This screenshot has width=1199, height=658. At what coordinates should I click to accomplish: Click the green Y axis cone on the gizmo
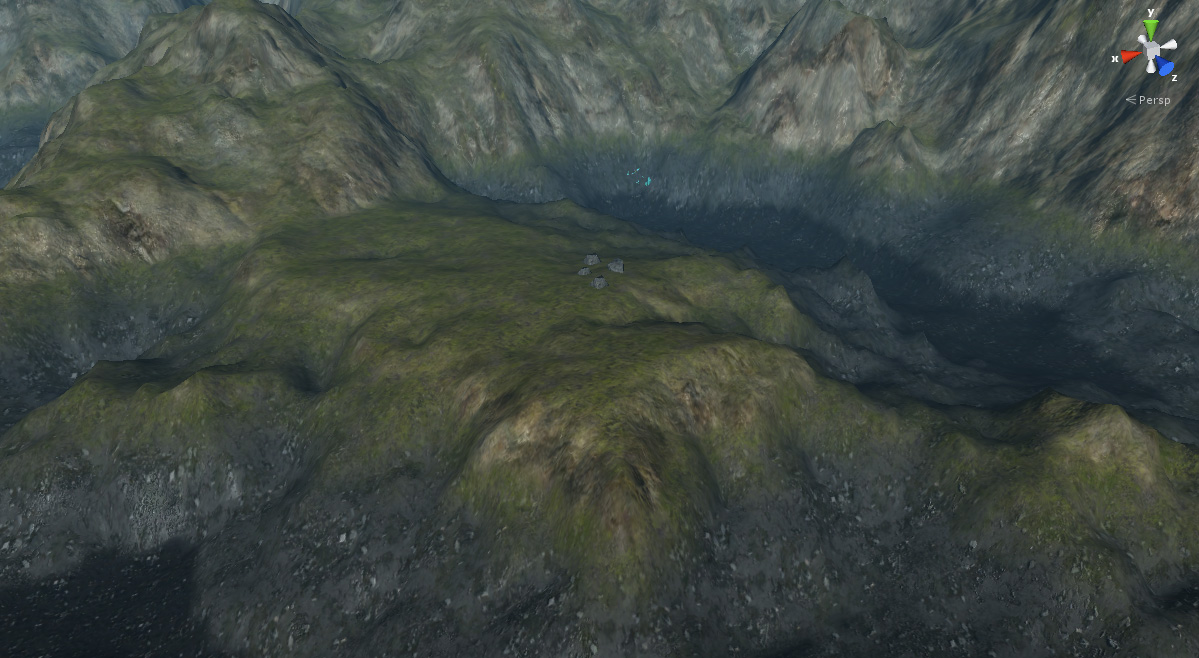coord(1151,27)
